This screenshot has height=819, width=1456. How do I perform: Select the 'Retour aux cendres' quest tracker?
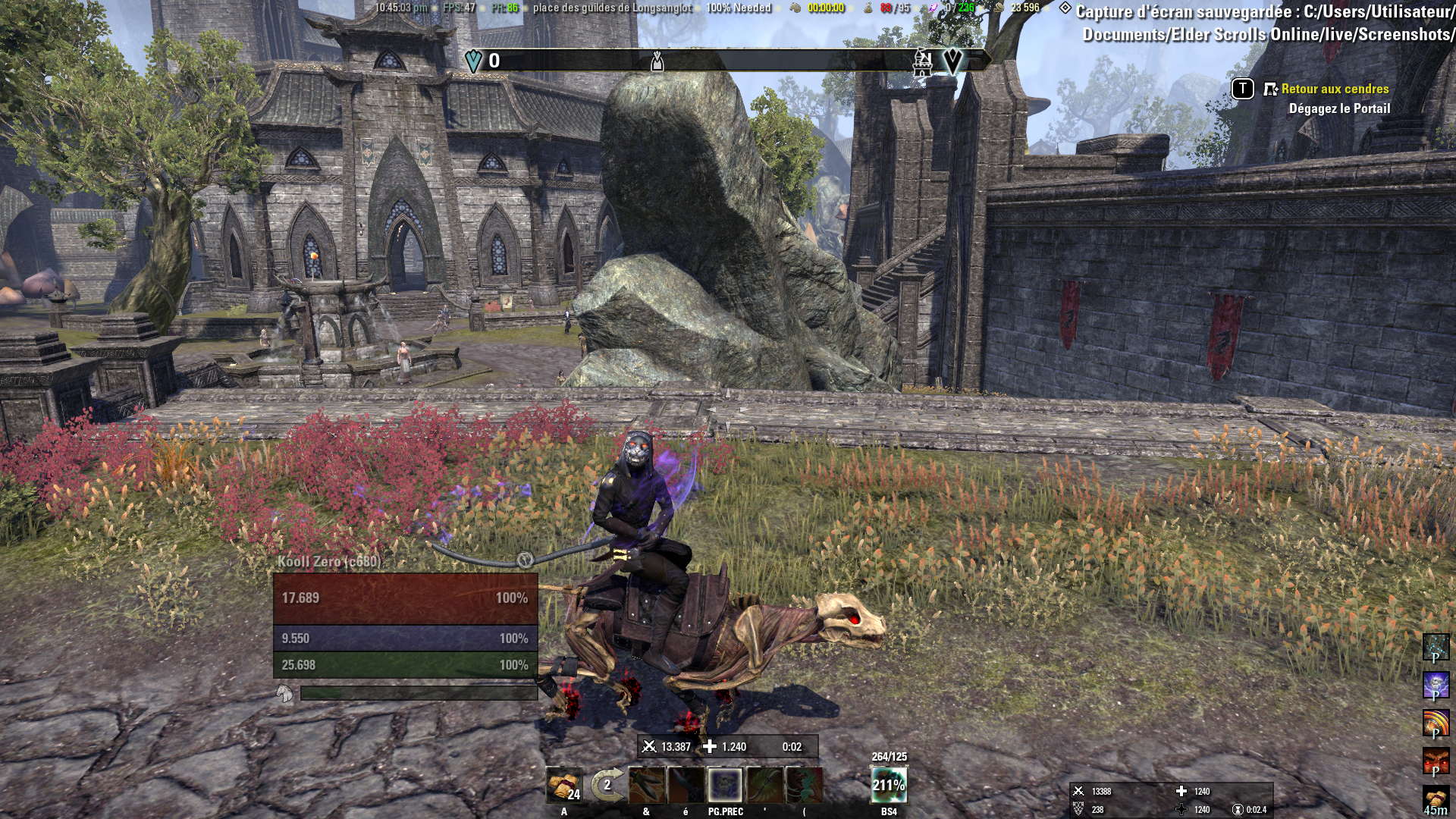click(1335, 89)
